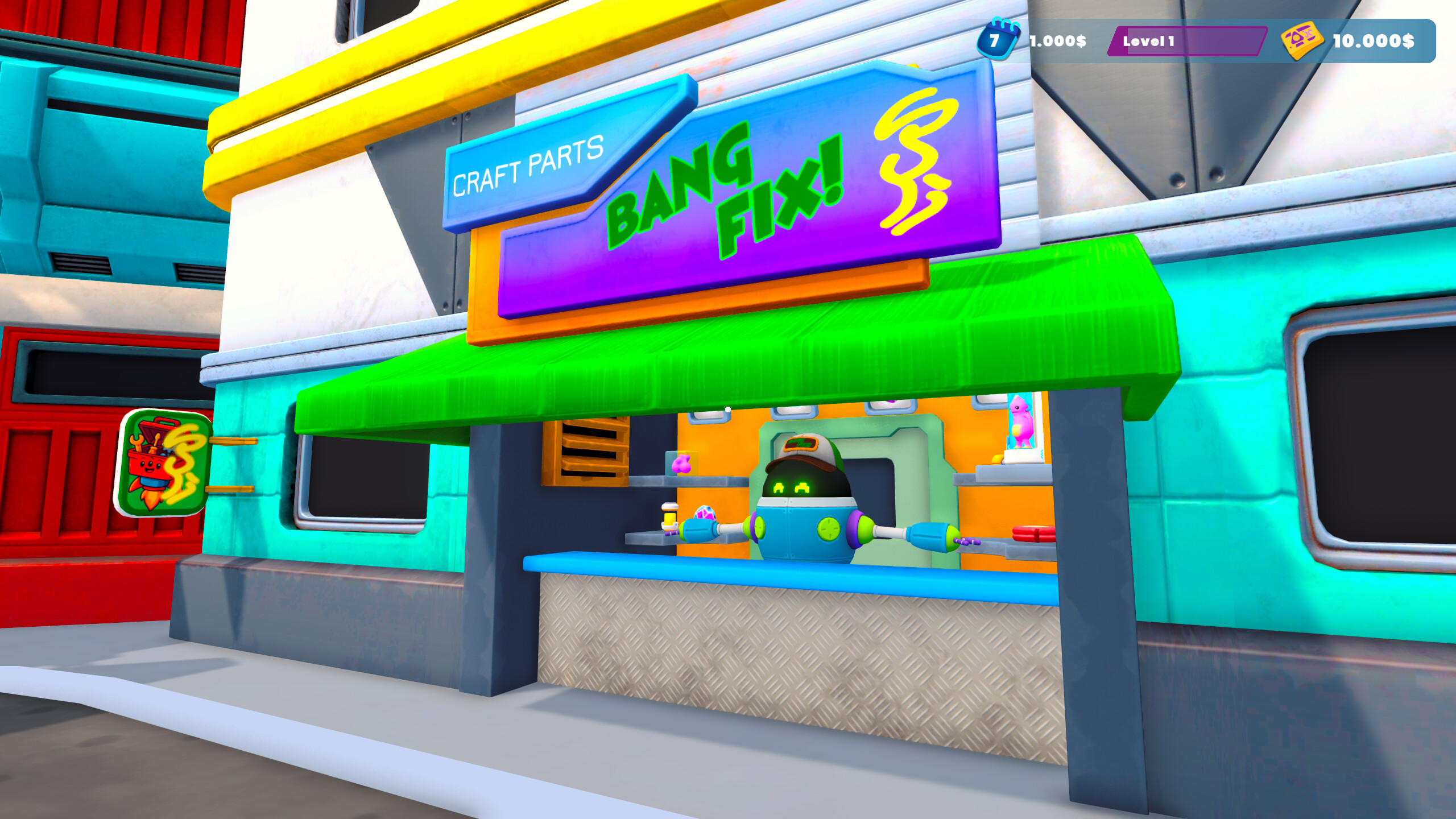Click the Level 1 progress bar

tap(1189, 40)
